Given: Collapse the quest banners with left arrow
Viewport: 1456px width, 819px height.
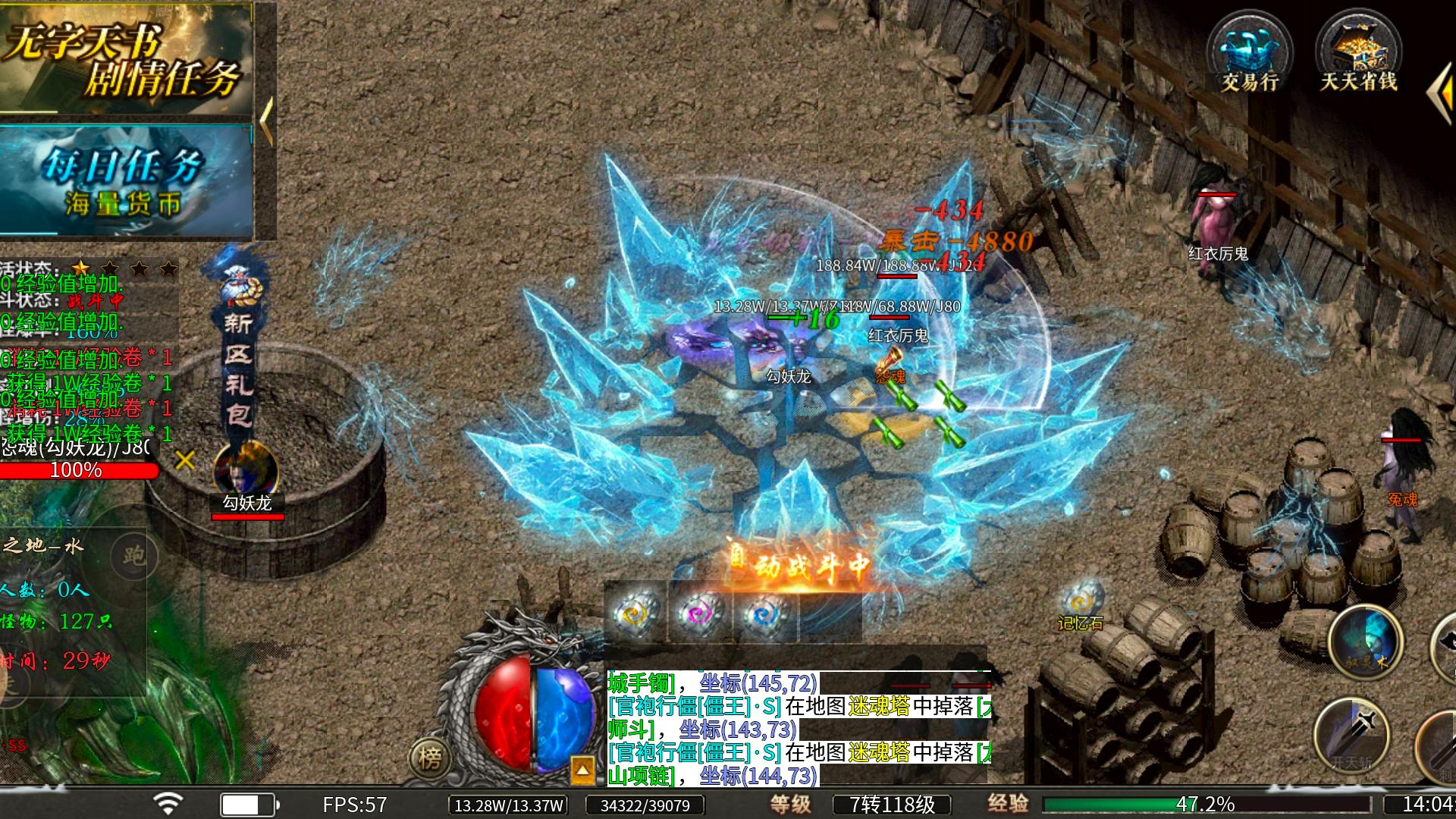Looking at the screenshot, I should click(266, 120).
